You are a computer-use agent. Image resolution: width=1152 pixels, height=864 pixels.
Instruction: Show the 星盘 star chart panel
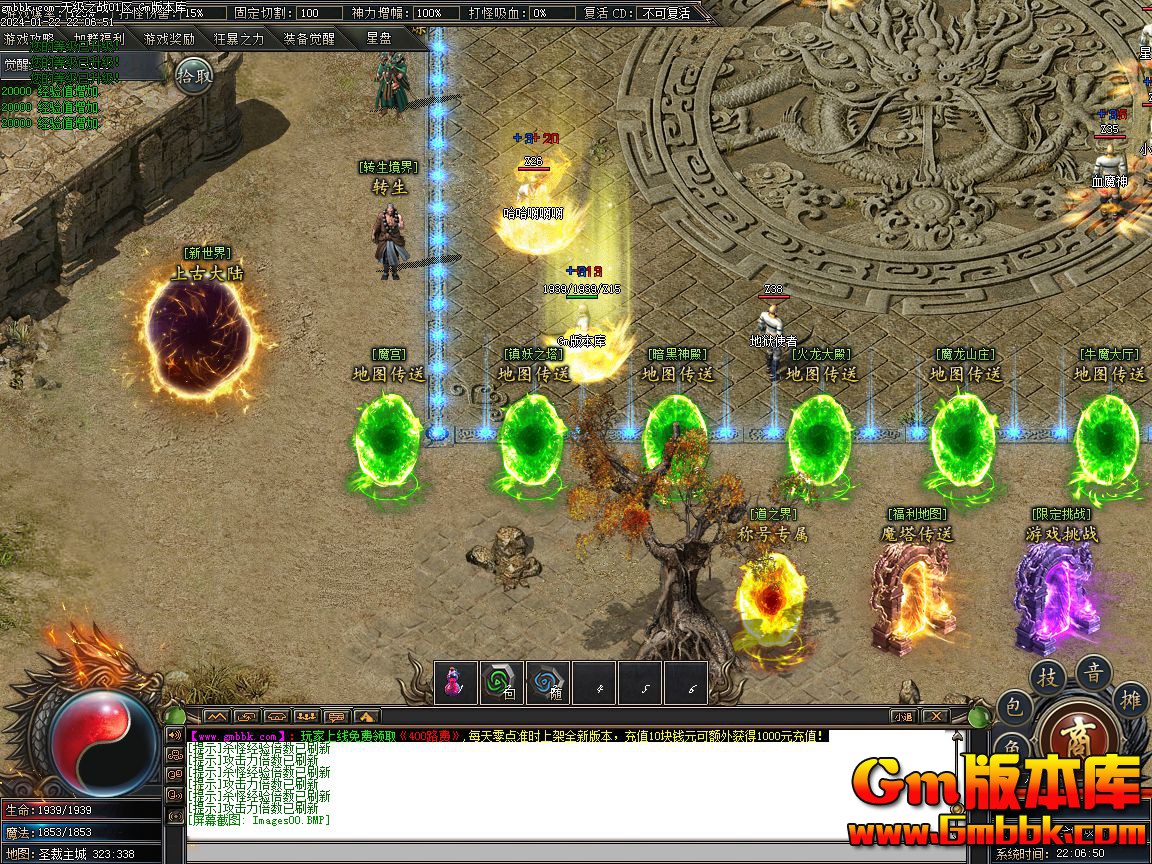pyautogui.click(x=379, y=38)
